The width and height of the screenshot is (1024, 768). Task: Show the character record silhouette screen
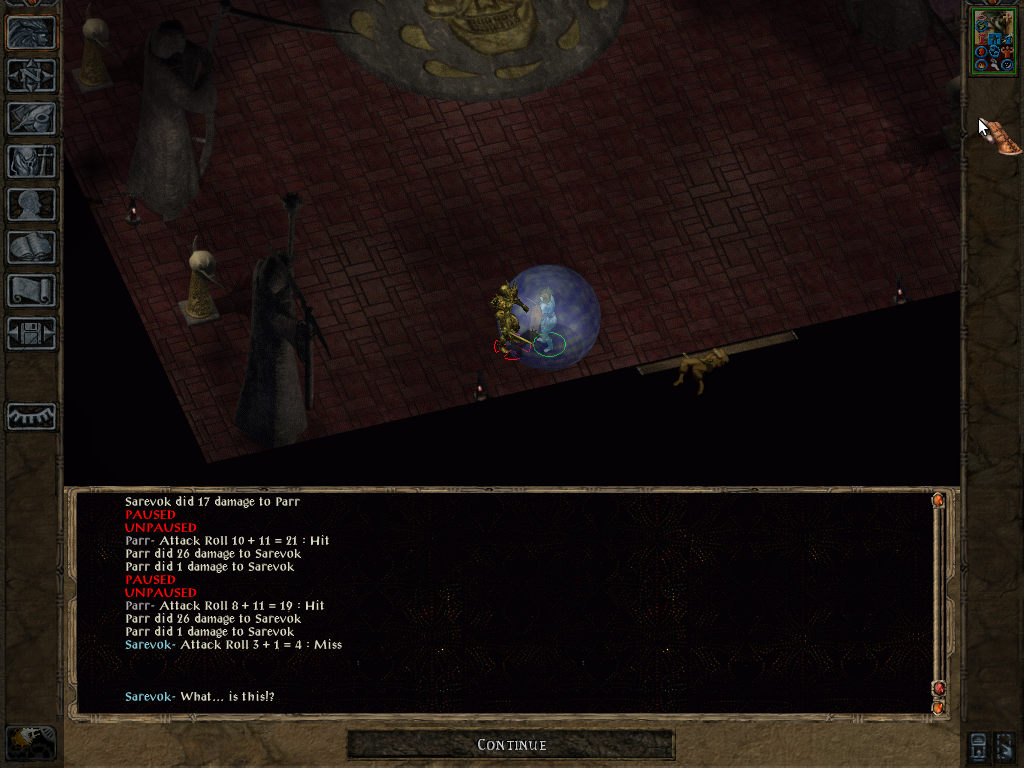click(x=31, y=205)
